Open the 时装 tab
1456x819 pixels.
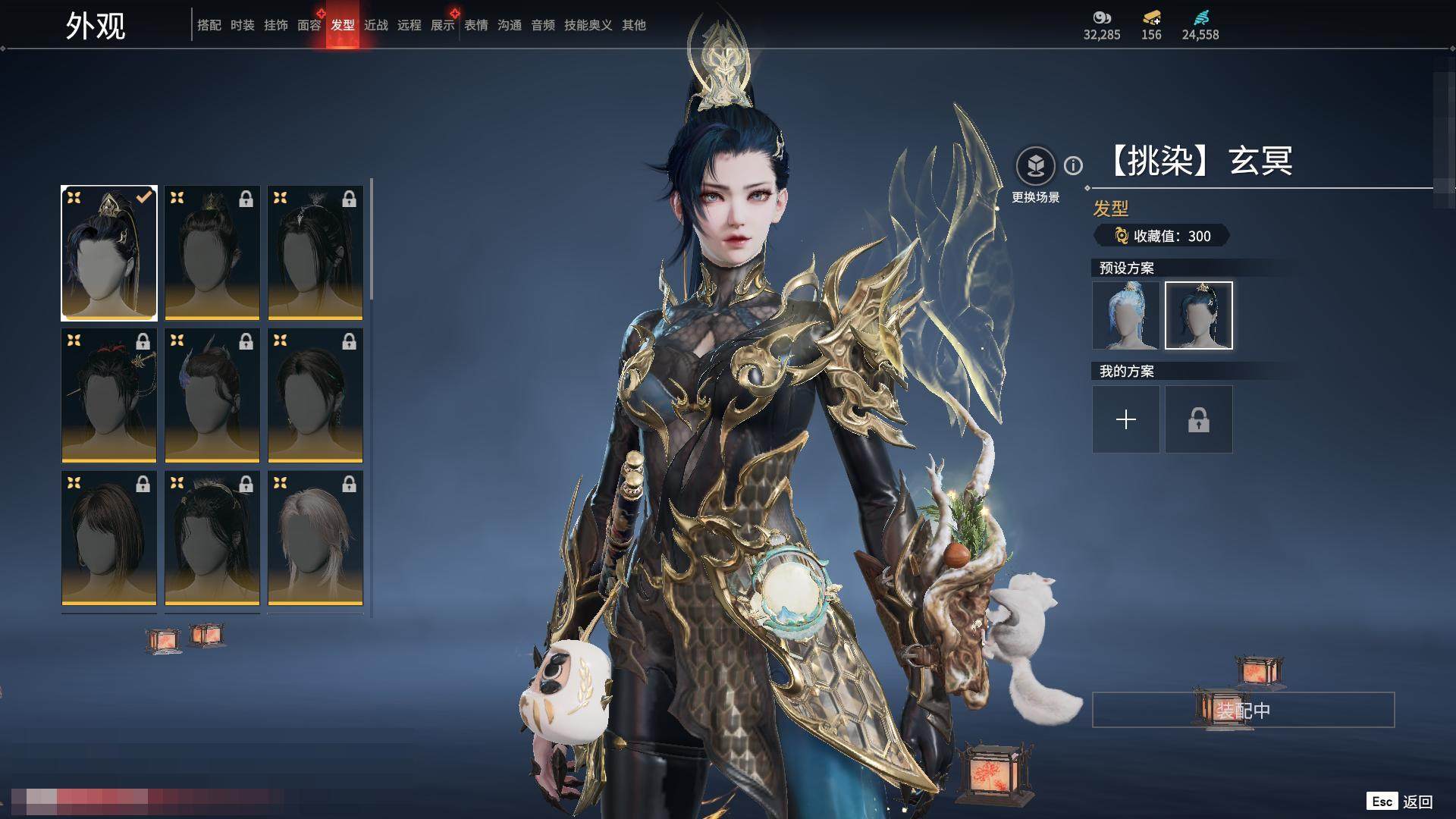tap(242, 25)
